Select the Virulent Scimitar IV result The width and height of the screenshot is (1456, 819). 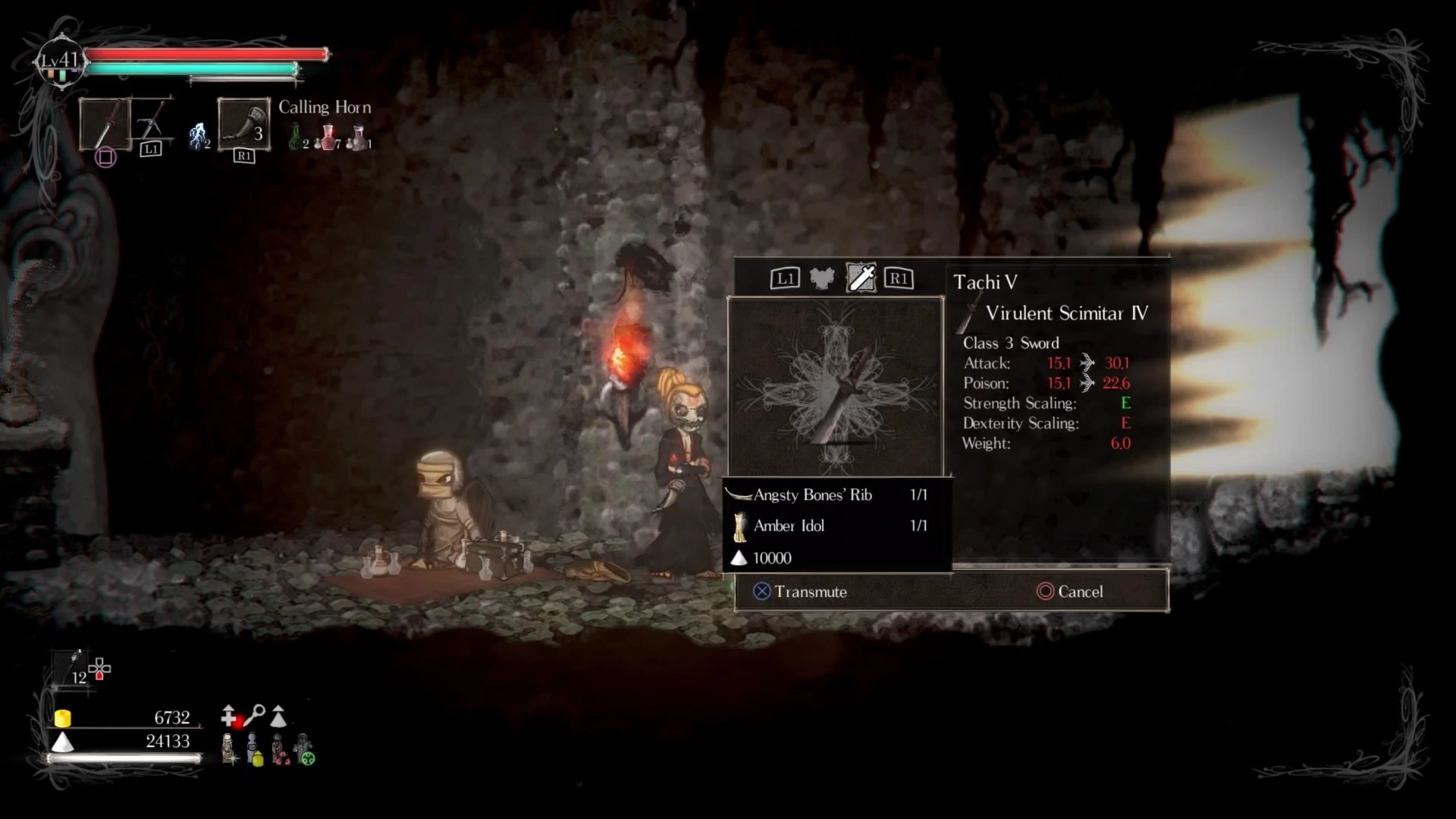[x=1065, y=313]
